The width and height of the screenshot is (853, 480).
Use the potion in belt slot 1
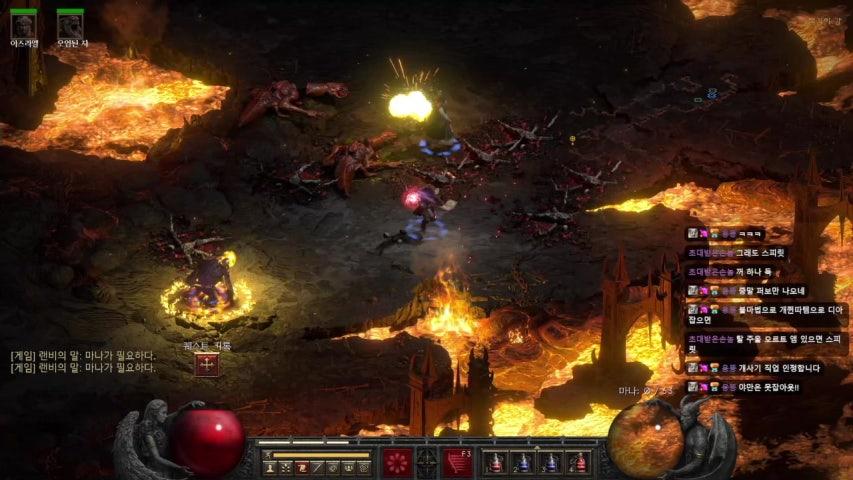(x=494, y=463)
